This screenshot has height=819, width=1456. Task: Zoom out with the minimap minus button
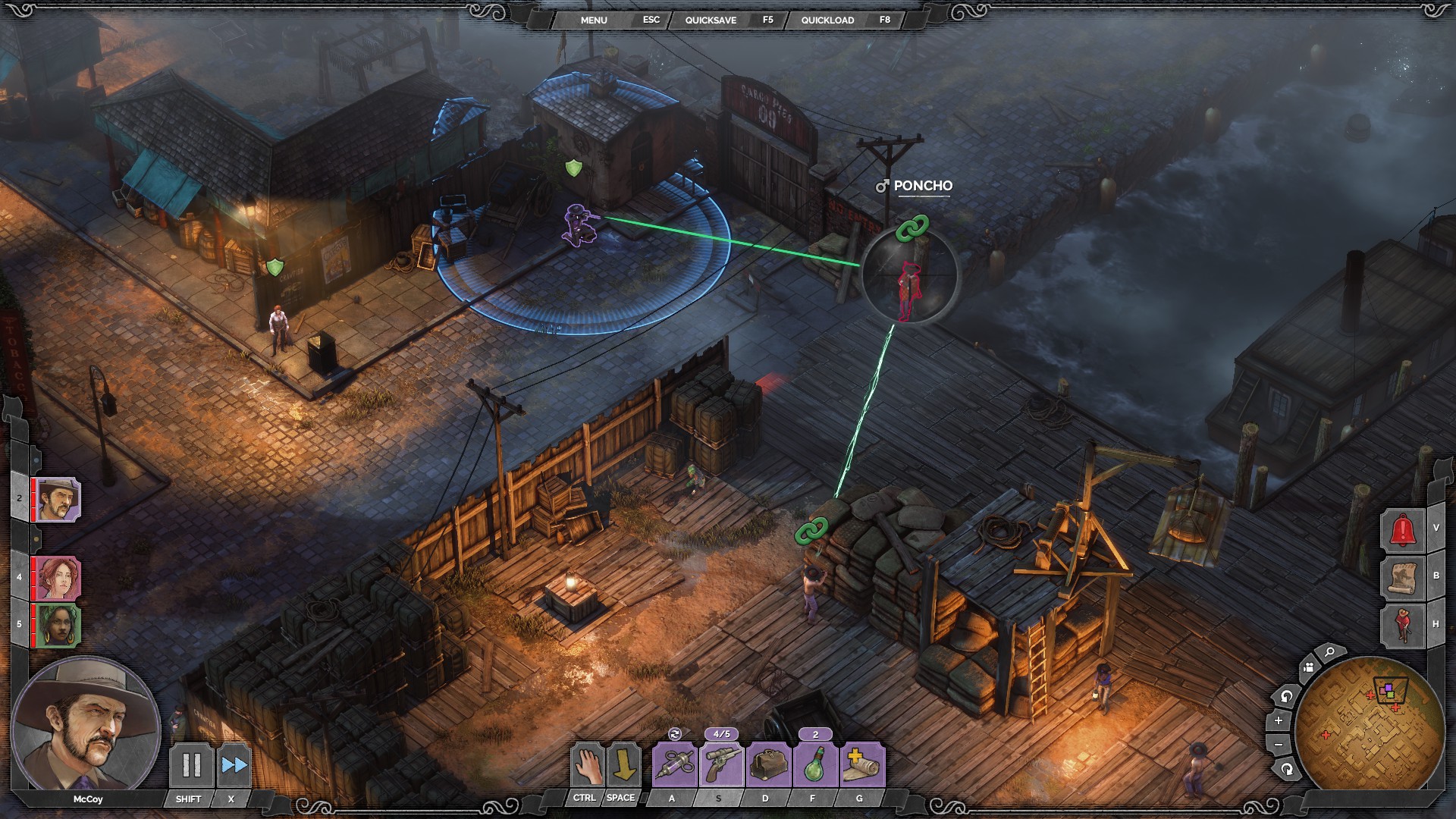tap(1279, 745)
